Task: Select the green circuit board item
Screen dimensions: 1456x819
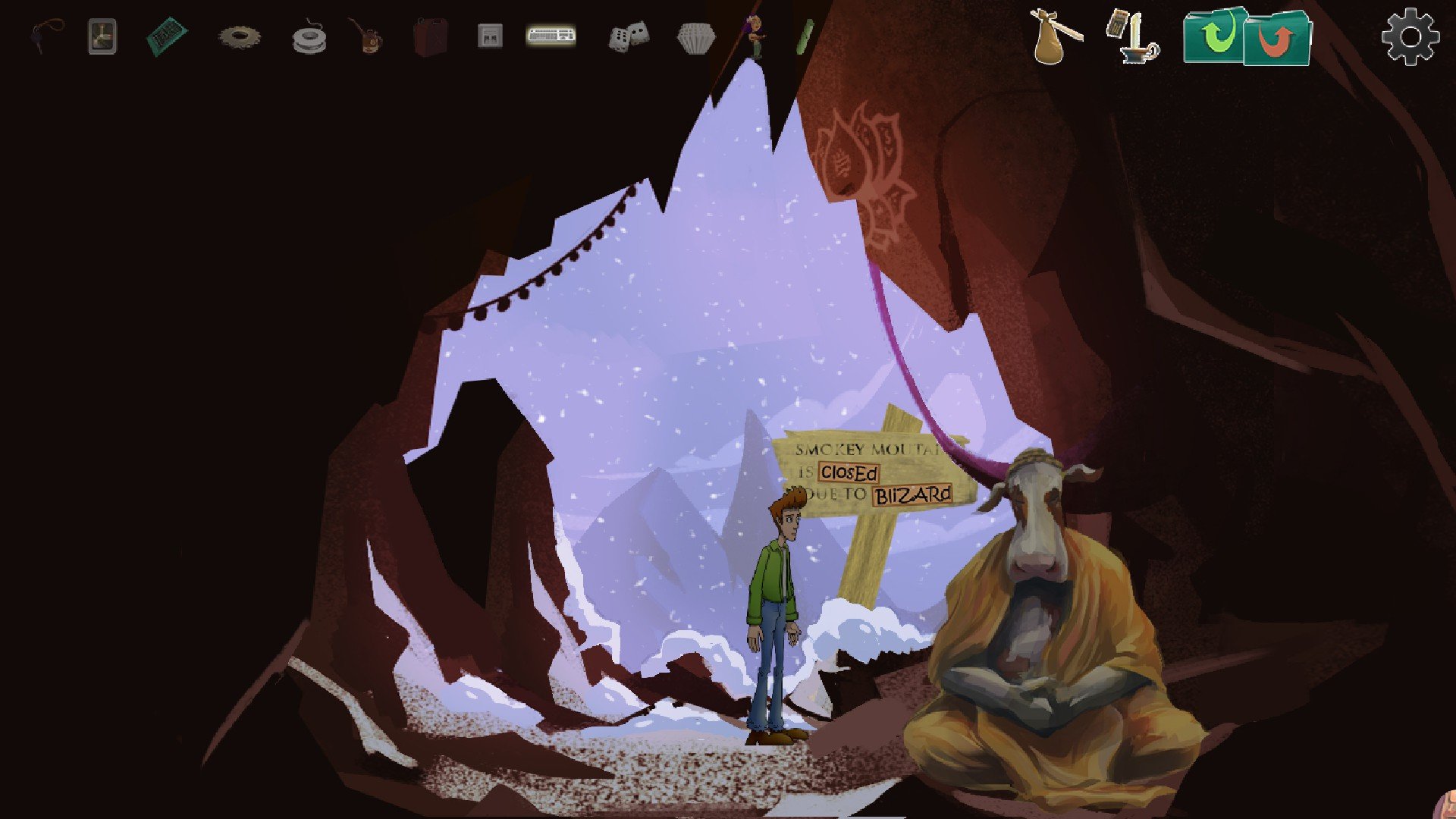Action: click(167, 36)
